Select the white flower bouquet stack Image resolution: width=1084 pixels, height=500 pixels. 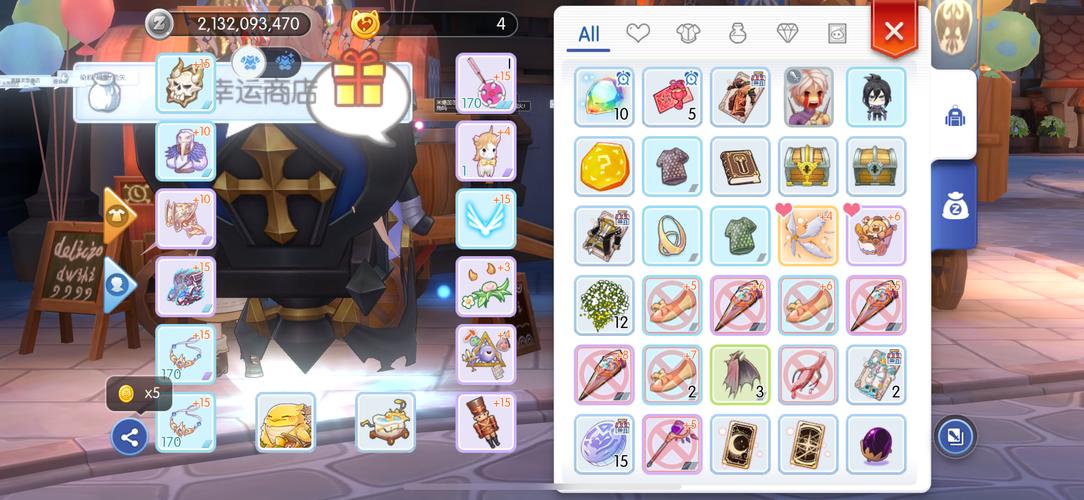pyautogui.click(x=604, y=305)
